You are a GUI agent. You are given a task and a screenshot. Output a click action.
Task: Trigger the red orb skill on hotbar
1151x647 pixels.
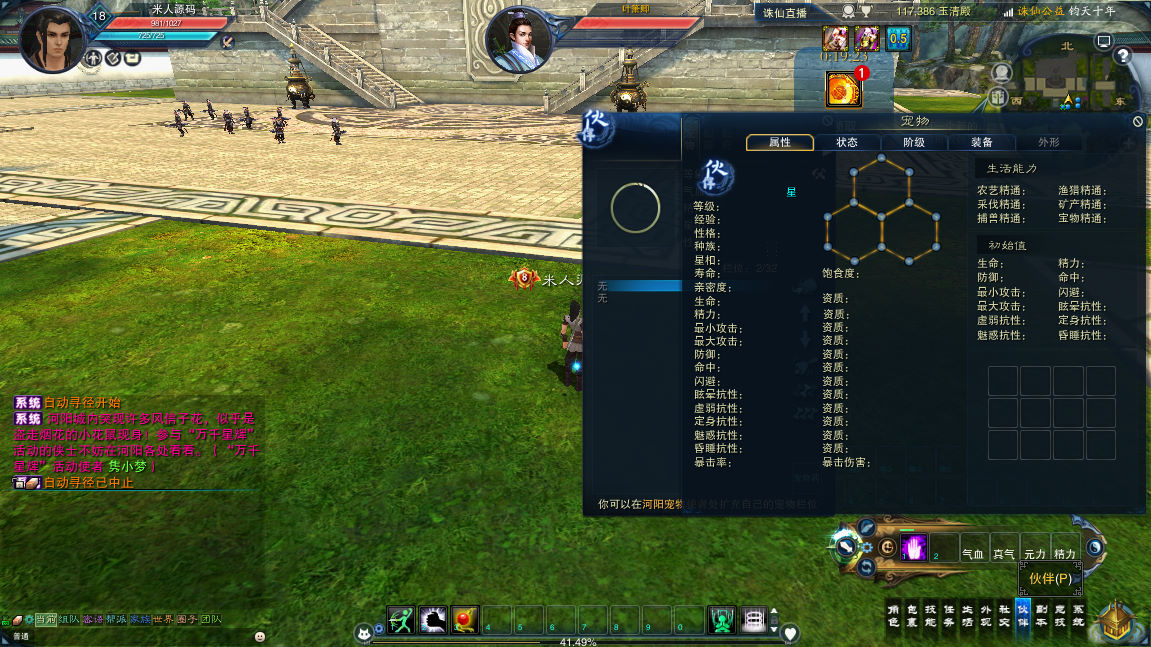click(465, 620)
